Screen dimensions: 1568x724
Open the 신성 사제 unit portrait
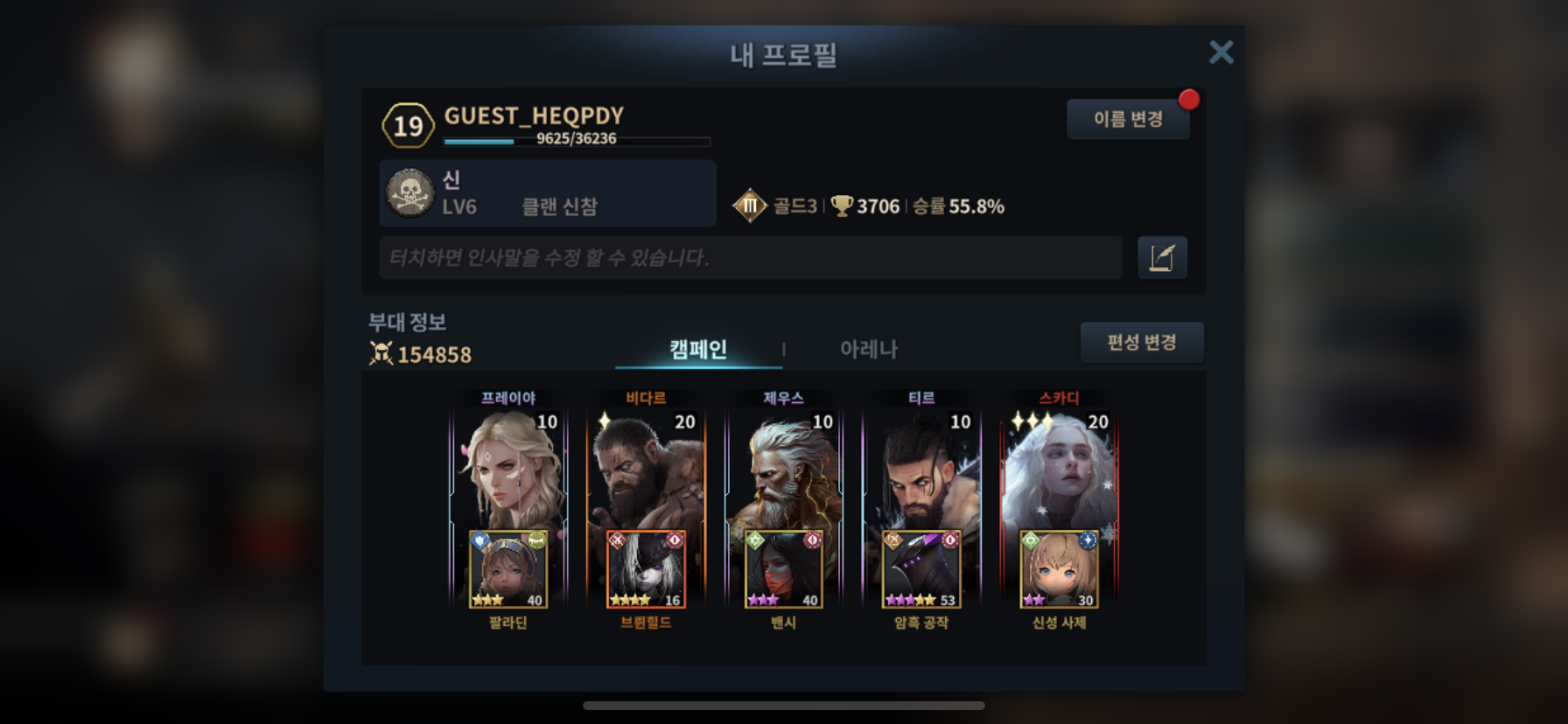click(x=1059, y=570)
